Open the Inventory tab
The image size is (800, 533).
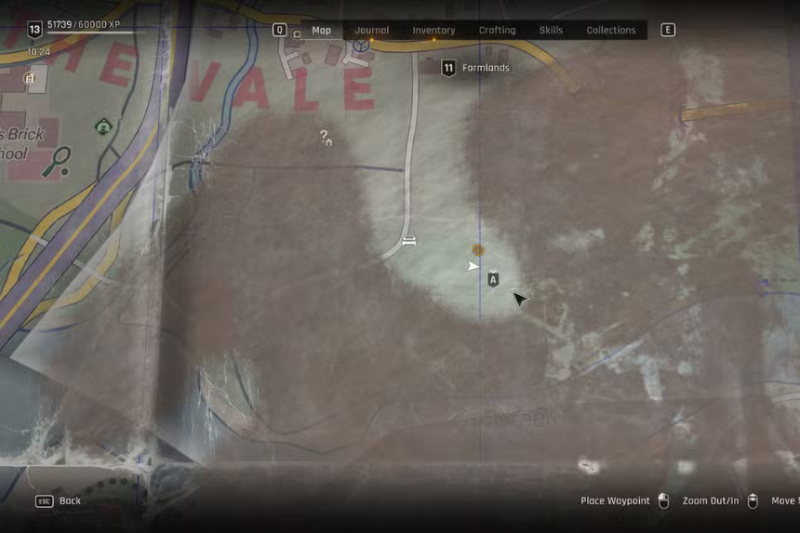coord(434,31)
